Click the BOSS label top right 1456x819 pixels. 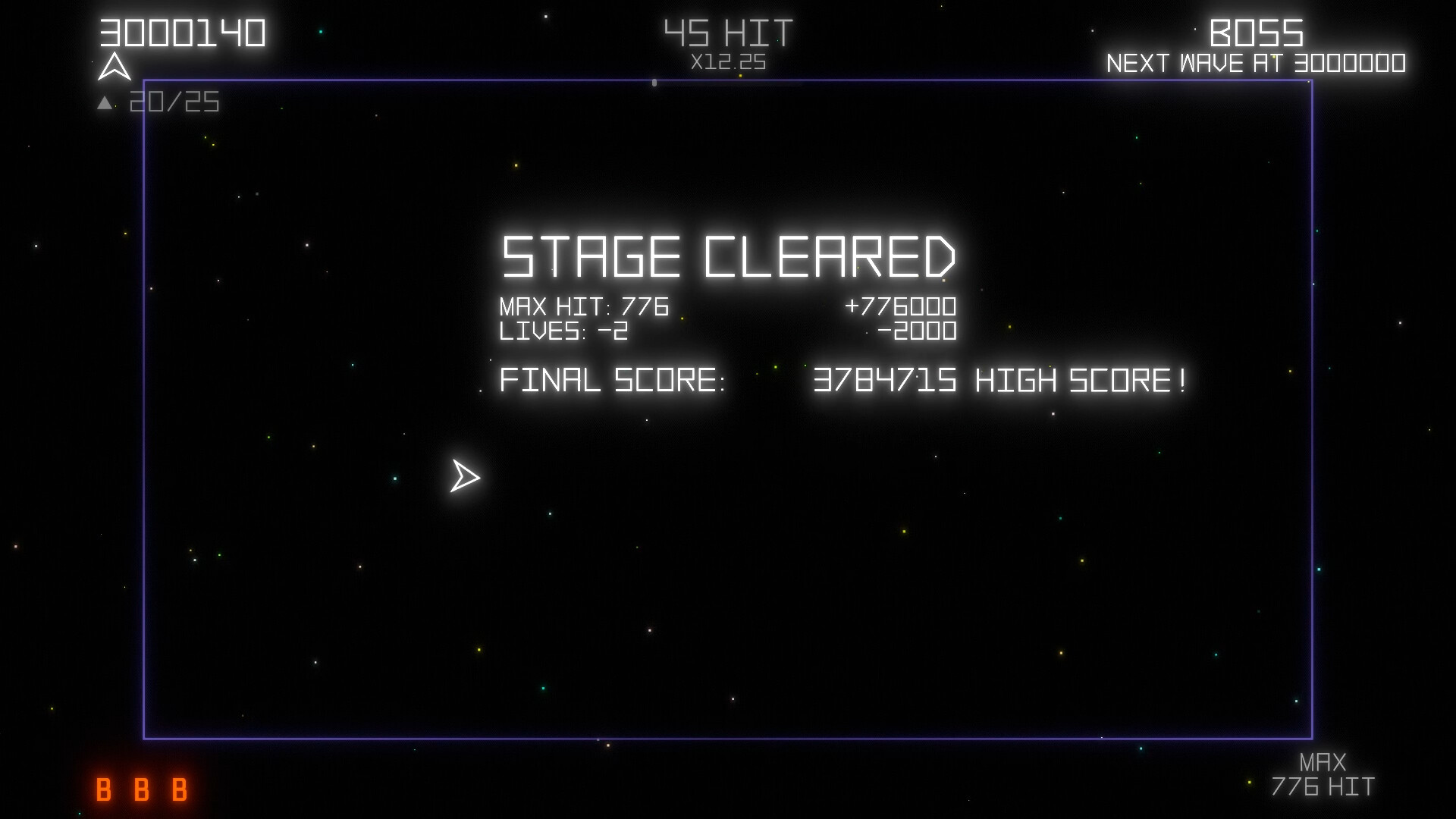click(x=1258, y=33)
